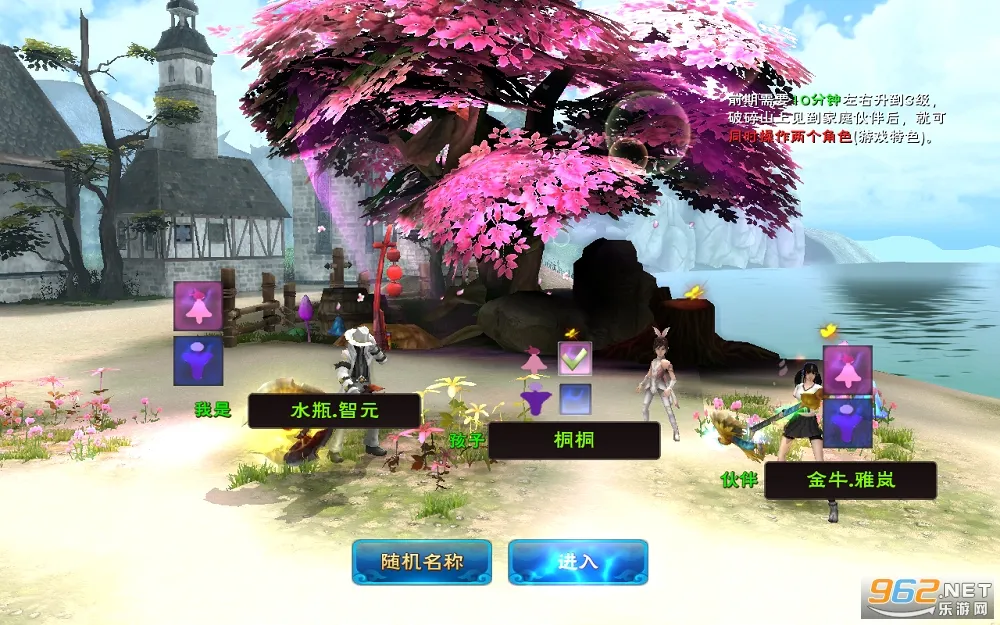Toggle the checked pink female checkbox for the child
This screenshot has width=1000, height=625.
575,358
